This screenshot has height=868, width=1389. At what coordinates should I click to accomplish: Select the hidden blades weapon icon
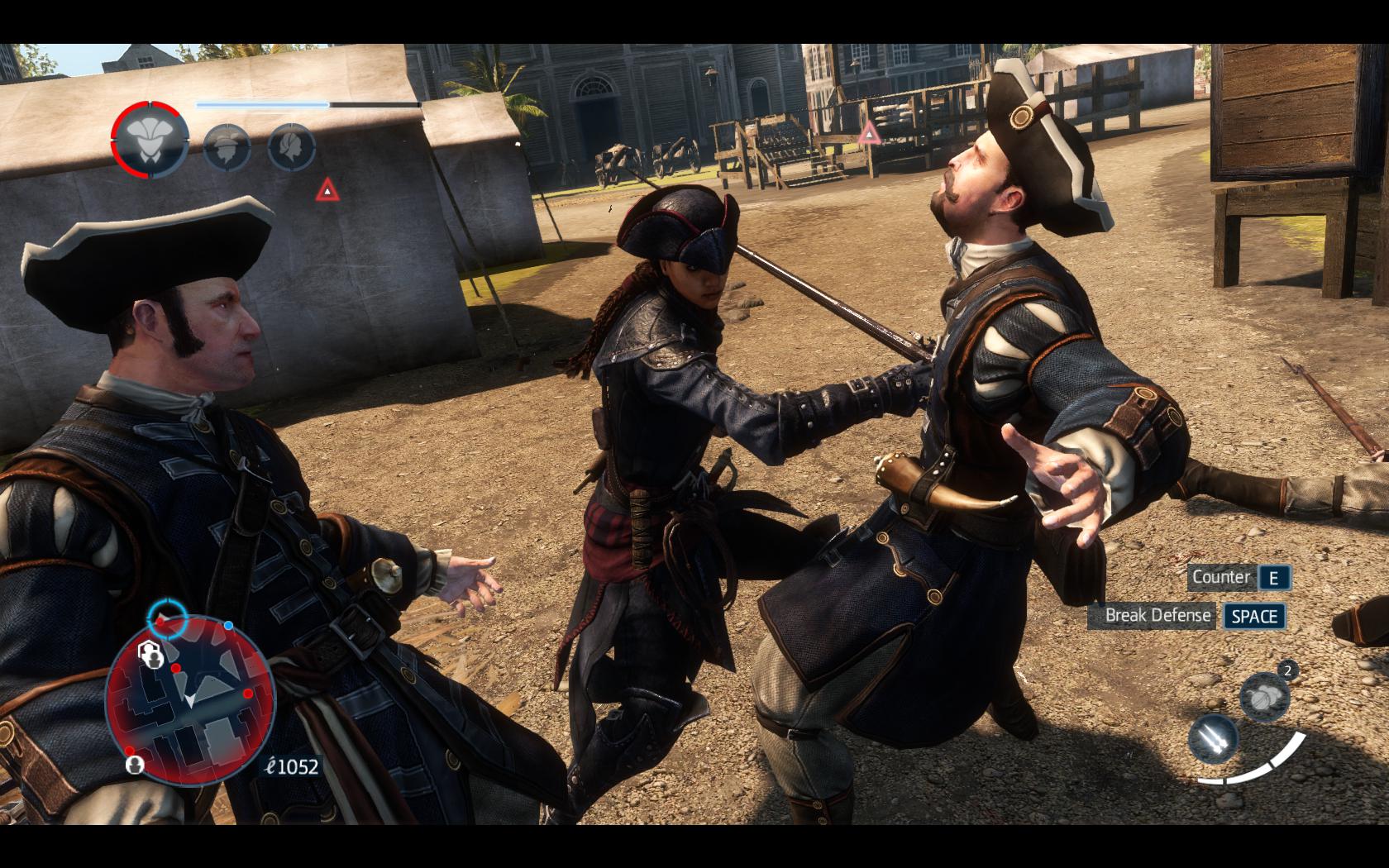1214,738
